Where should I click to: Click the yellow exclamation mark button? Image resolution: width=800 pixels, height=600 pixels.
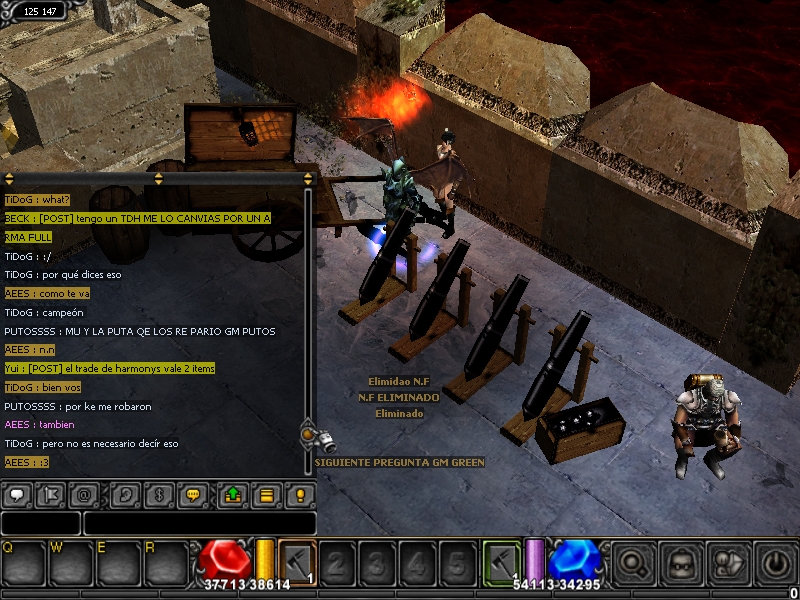299,494
